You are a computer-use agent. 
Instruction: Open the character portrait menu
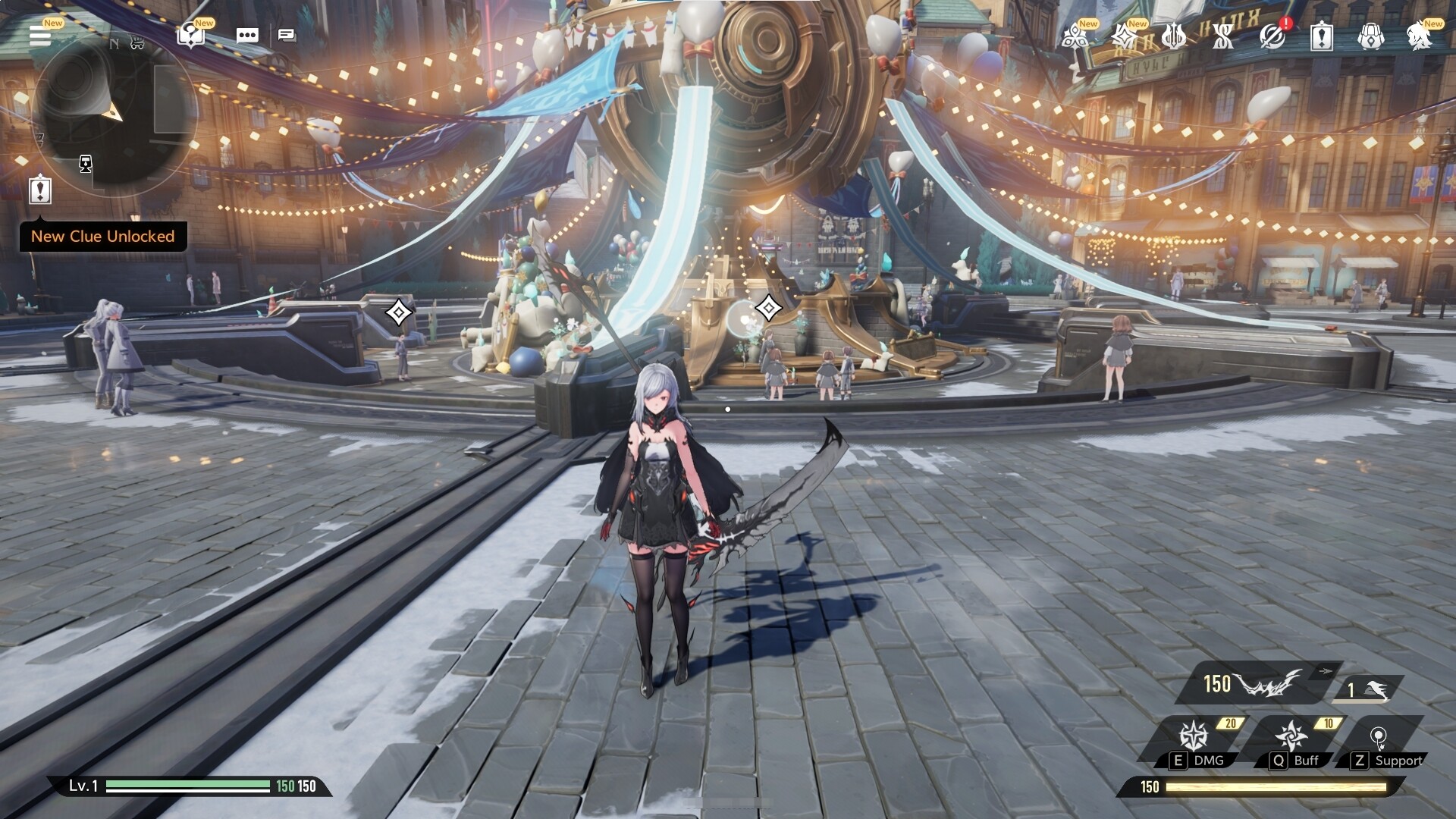coord(1420,36)
